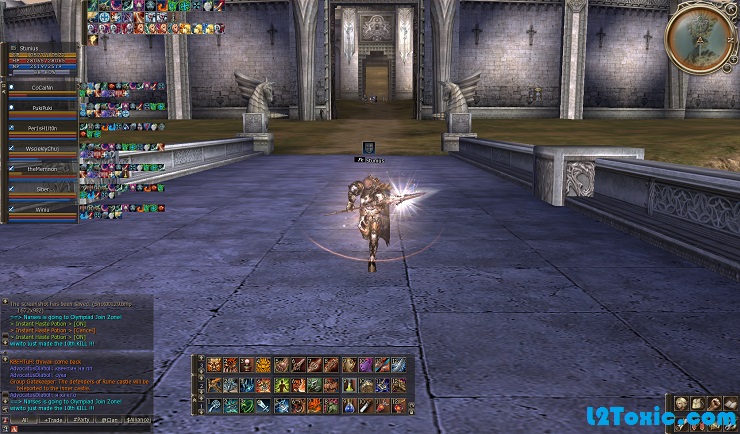Select party member PukiPuki
740x434 pixels.
(x=41, y=109)
